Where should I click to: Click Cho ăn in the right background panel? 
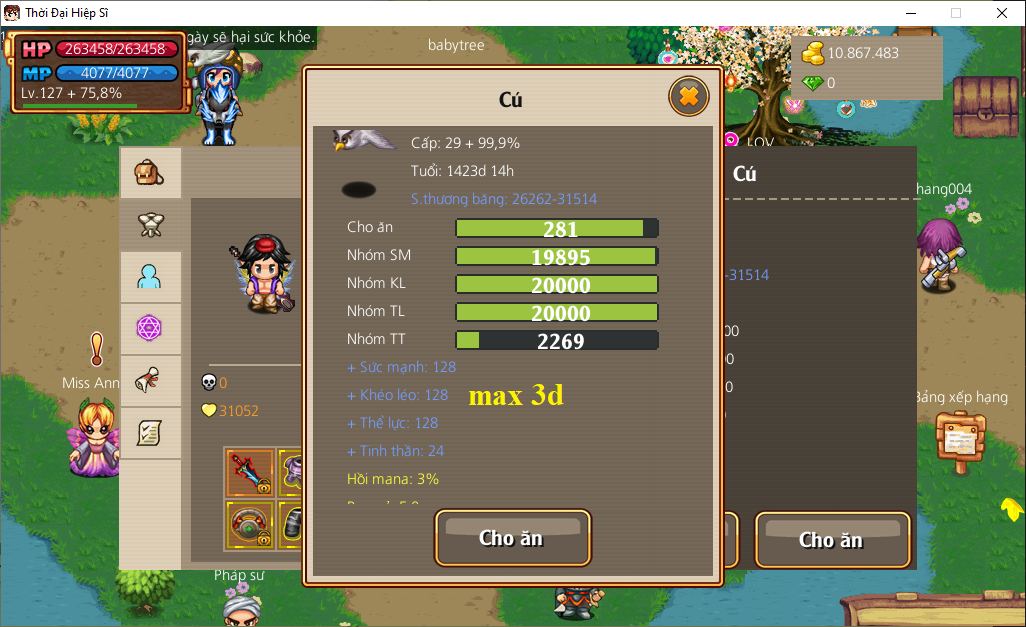[x=832, y=540]
